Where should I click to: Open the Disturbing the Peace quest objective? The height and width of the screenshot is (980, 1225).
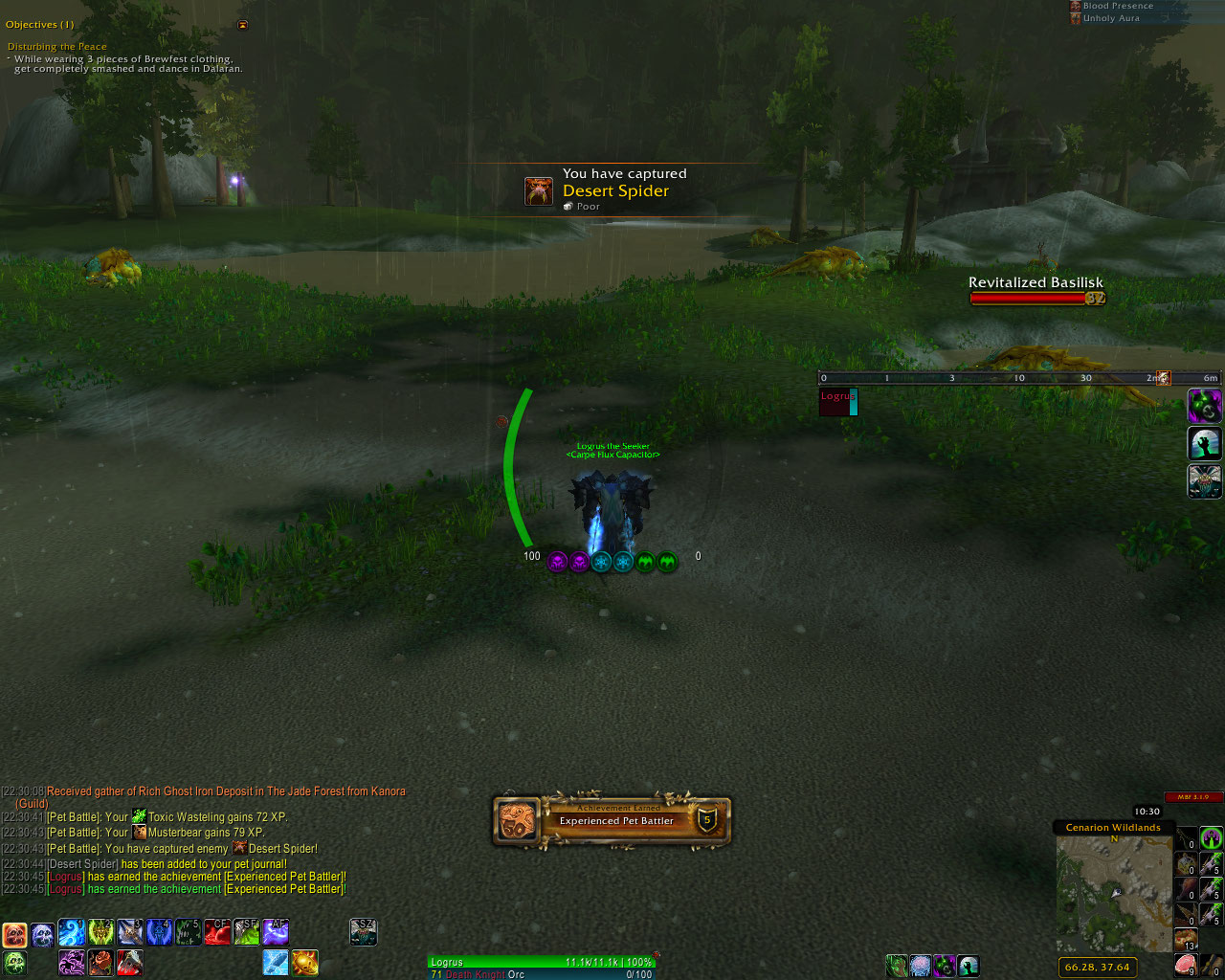(x=57, y=47)
